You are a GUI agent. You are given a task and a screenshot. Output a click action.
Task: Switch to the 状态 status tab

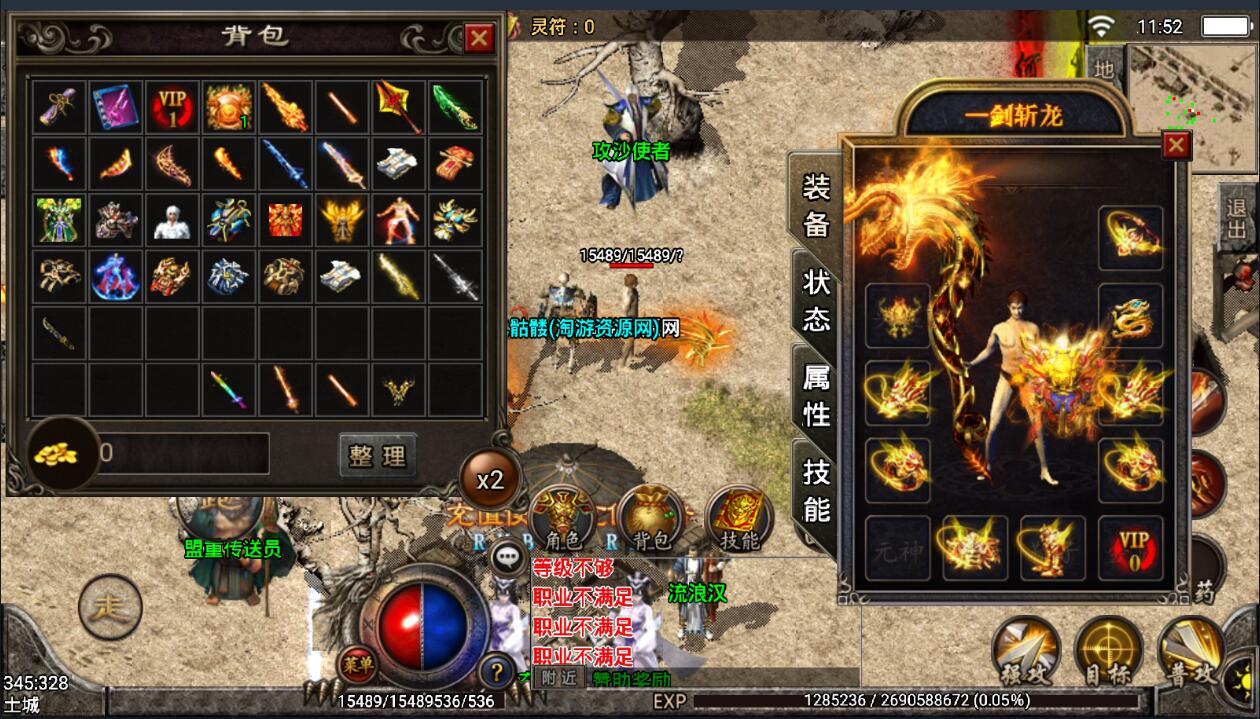point(817,300)
